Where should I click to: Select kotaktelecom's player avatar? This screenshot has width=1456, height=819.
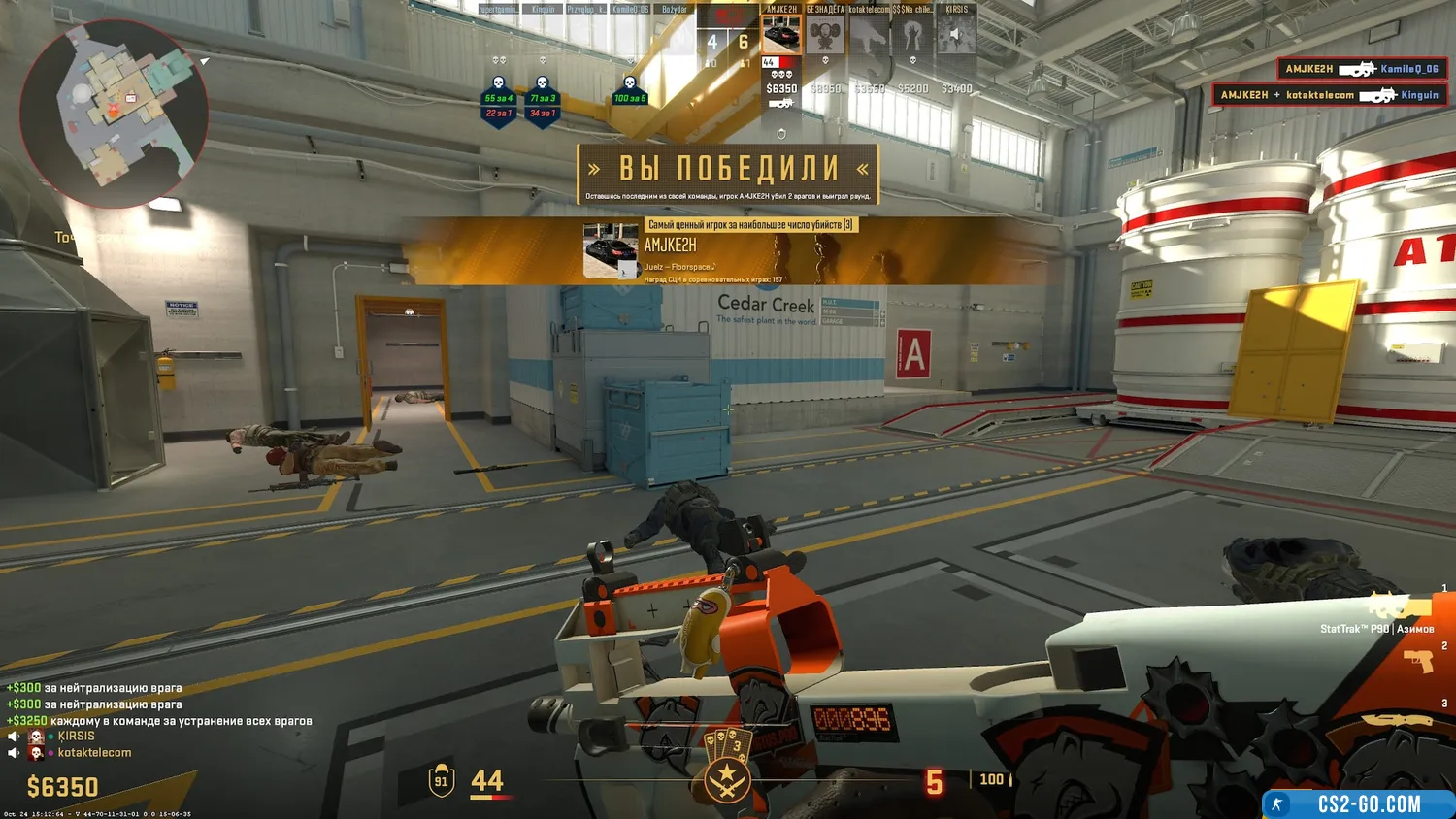click(x=869, y=35)
